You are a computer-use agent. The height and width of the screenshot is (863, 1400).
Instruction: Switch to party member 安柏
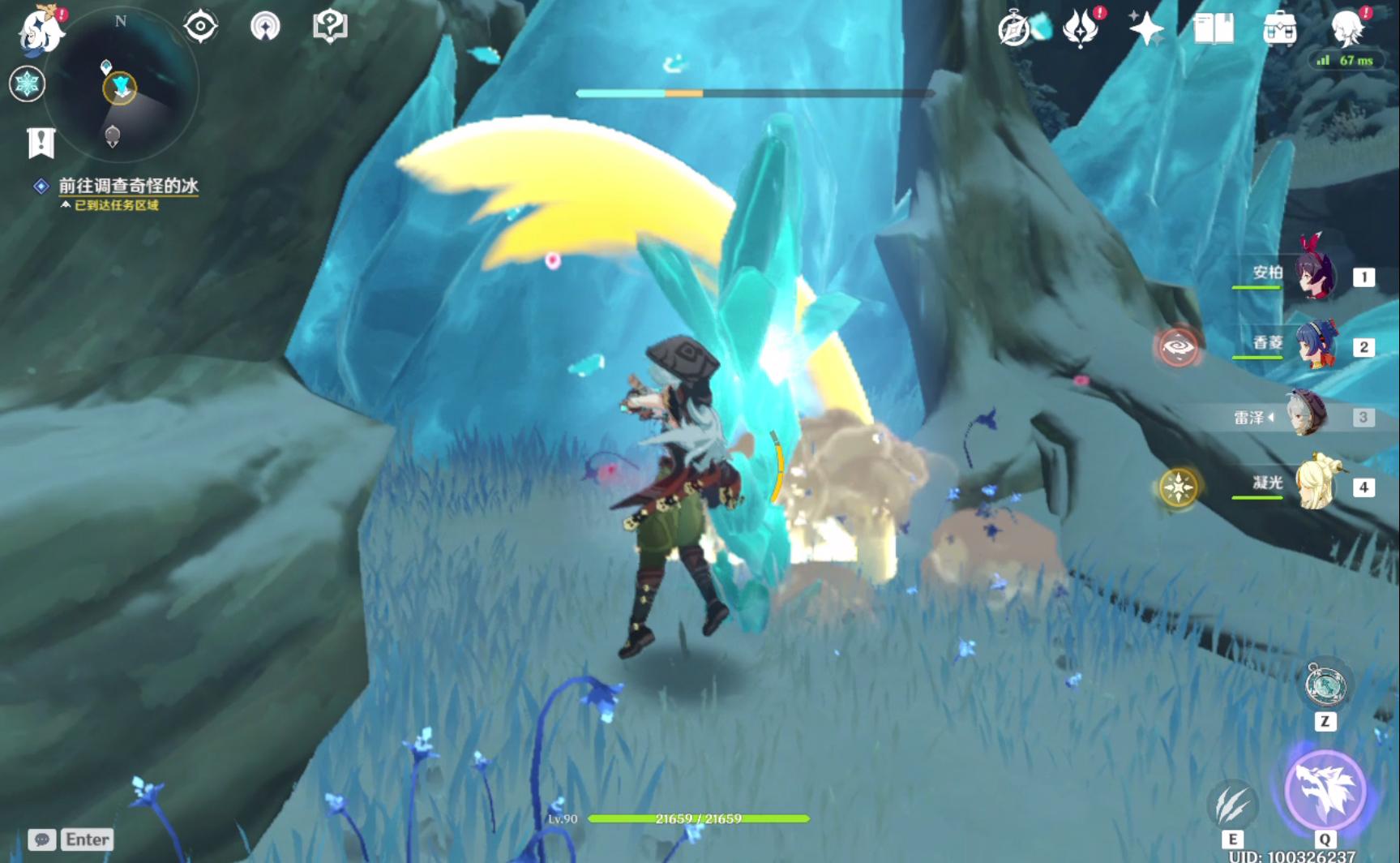point(1313,277)
